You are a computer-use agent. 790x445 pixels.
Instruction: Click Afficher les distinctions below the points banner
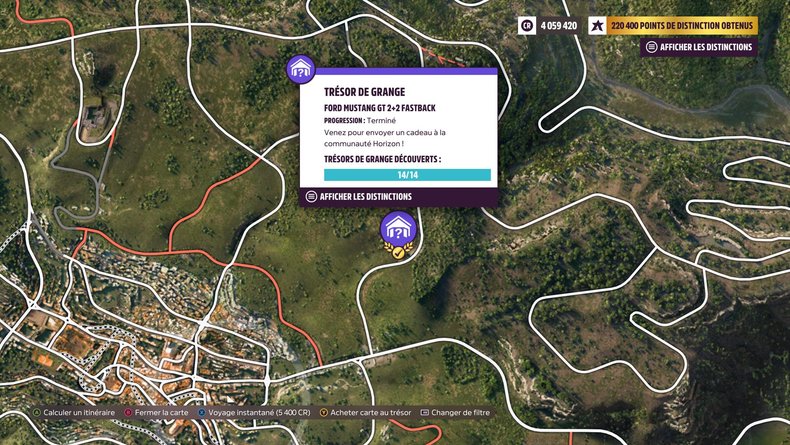click(x=700, y=47)
